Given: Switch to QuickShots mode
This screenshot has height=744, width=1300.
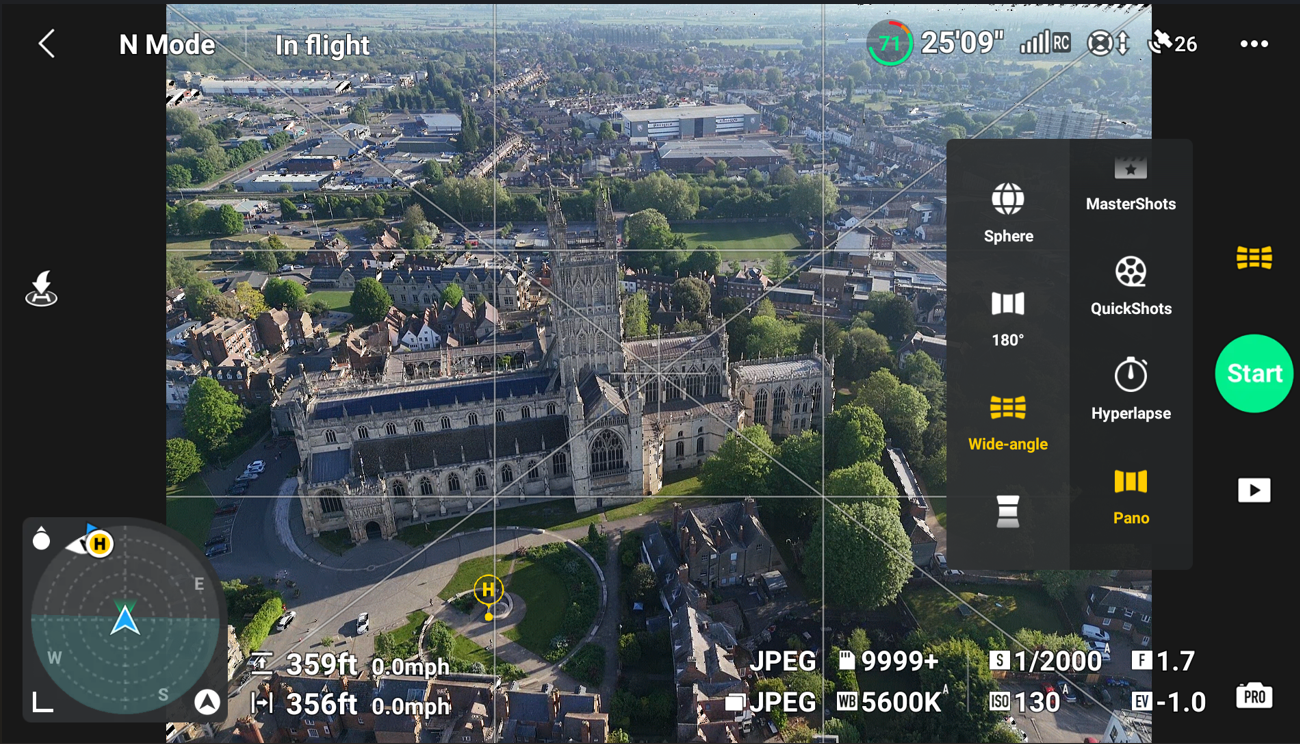Looking at the screenshot, I should (x=1131, y=286).
